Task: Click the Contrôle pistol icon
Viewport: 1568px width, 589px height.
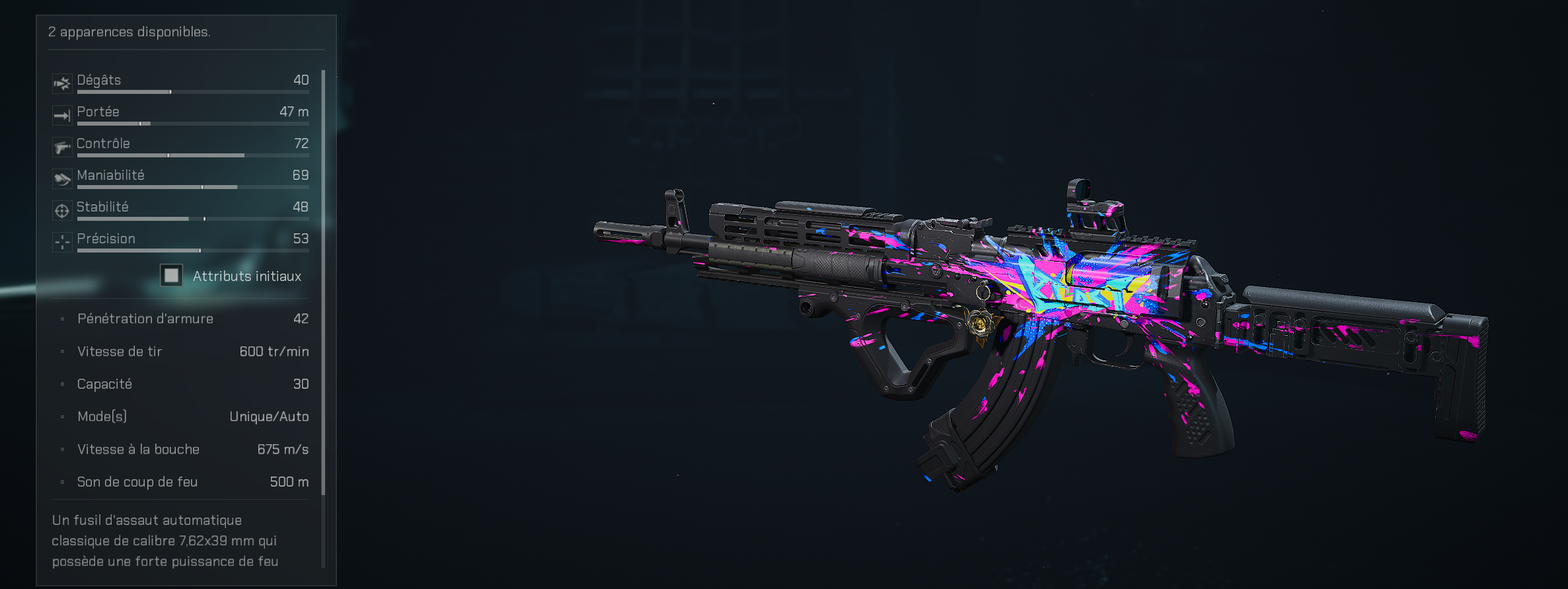Action: click(x=62, y=147)
